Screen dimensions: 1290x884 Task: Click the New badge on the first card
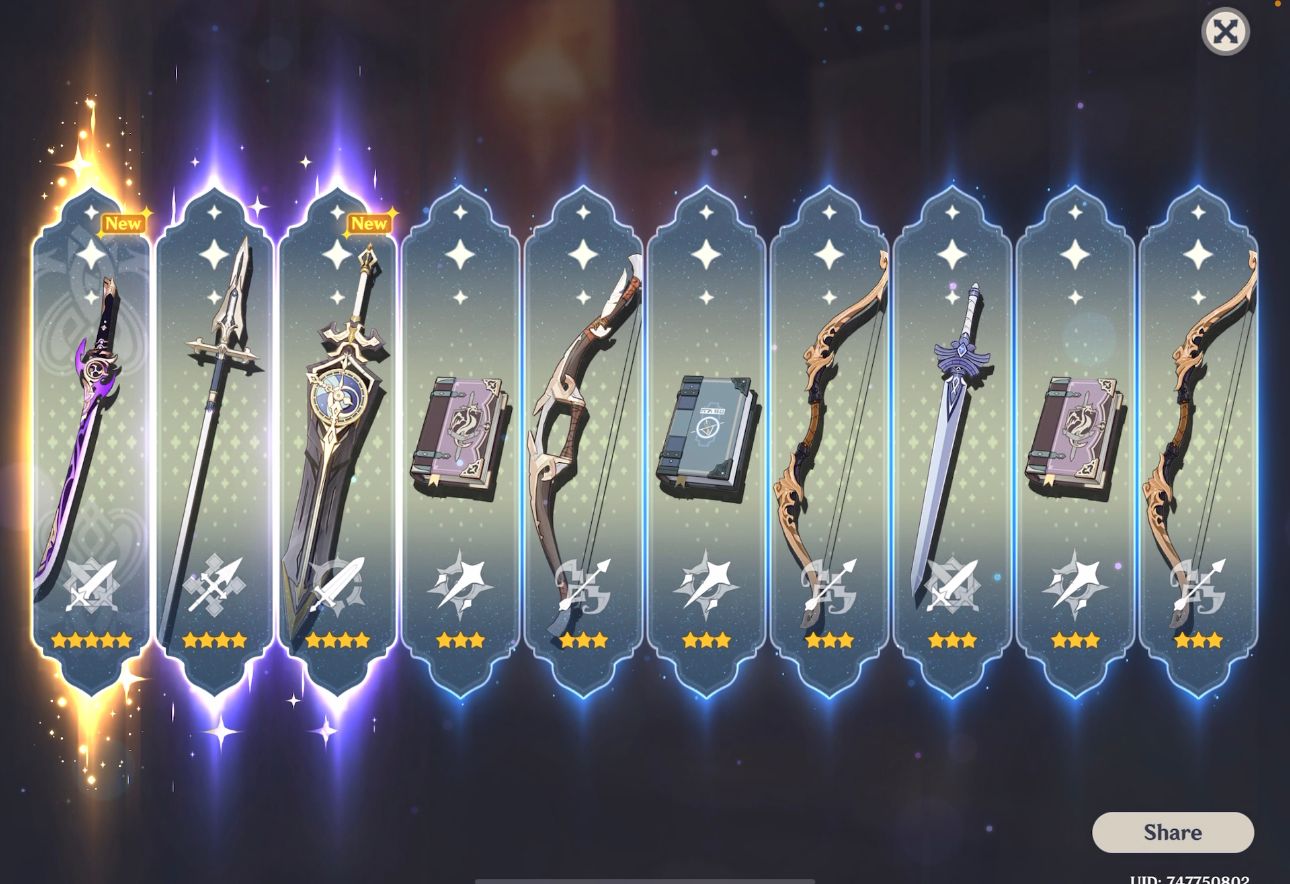pyautogui.click(x=122, y=224)
